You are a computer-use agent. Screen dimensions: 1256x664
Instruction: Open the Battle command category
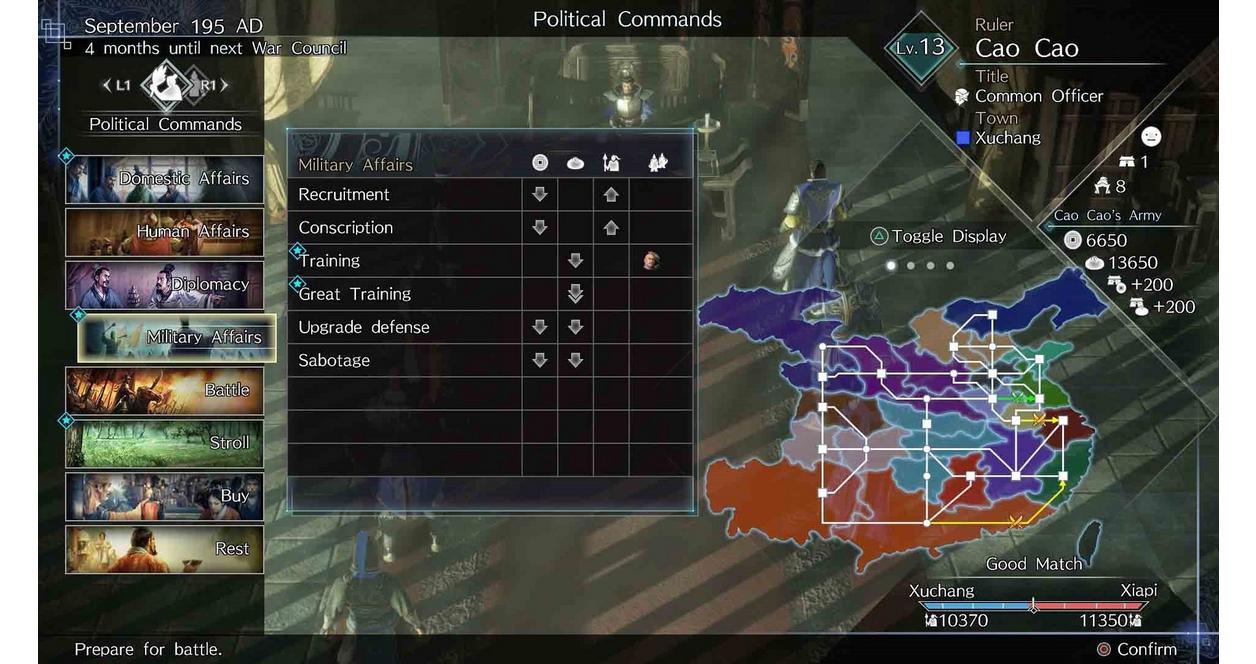pos(165,390)
